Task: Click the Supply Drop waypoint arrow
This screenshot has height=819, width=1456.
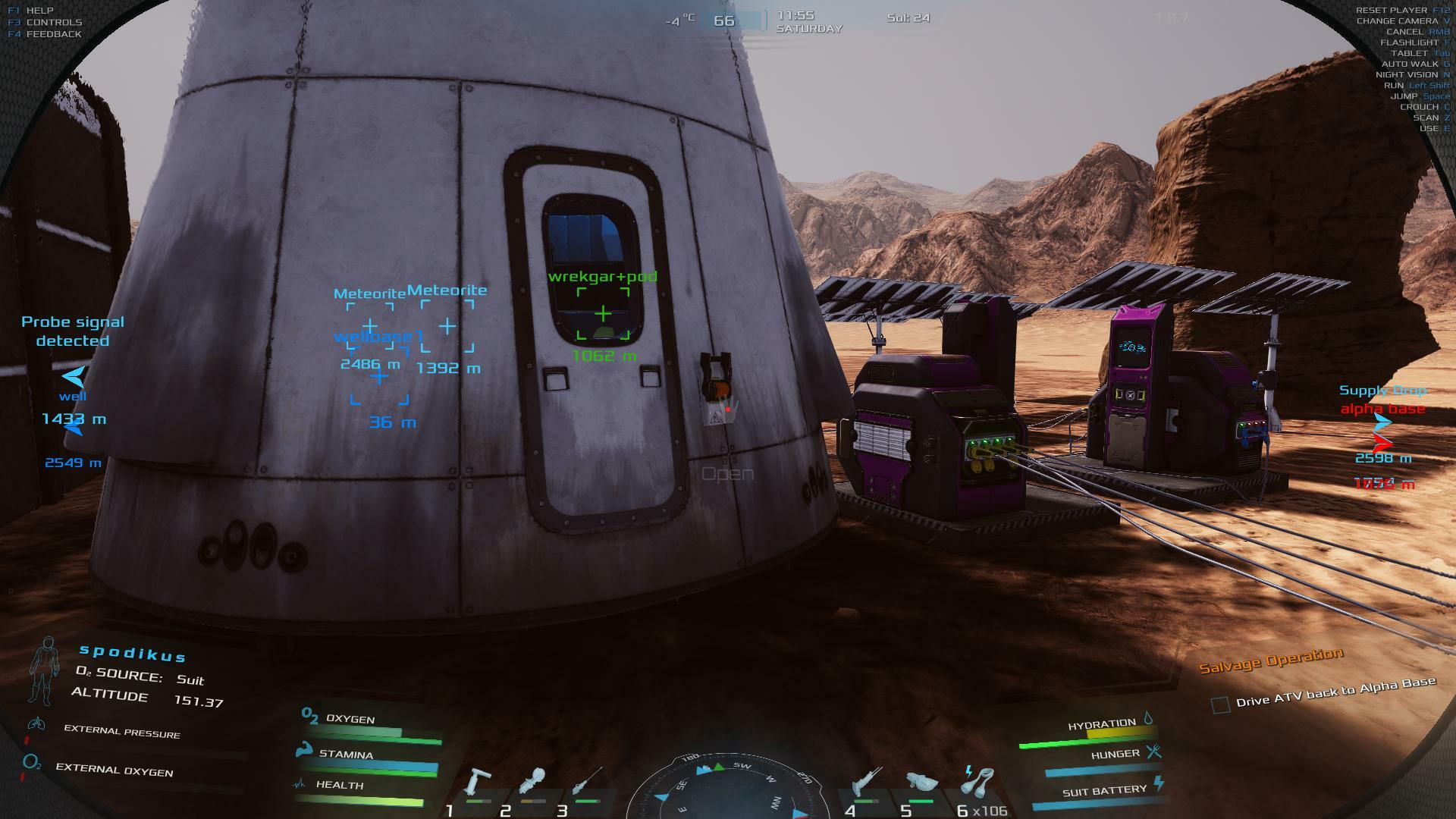Action: 1382,423
